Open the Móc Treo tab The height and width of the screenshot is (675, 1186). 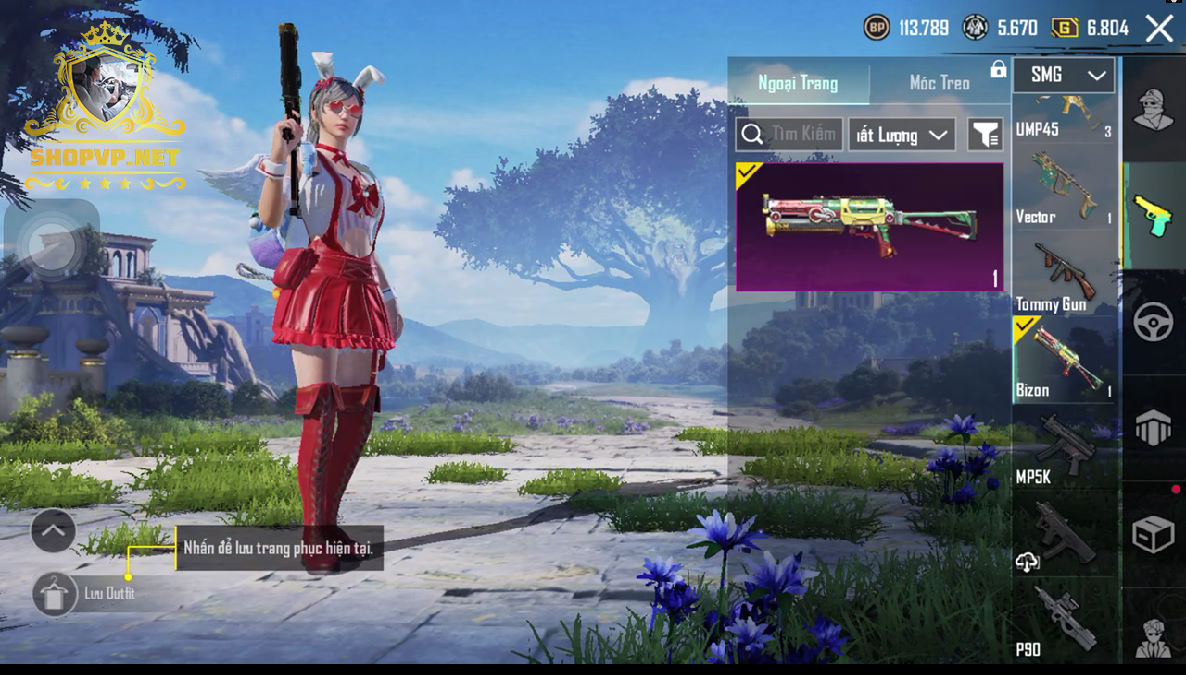pos(939,83)
